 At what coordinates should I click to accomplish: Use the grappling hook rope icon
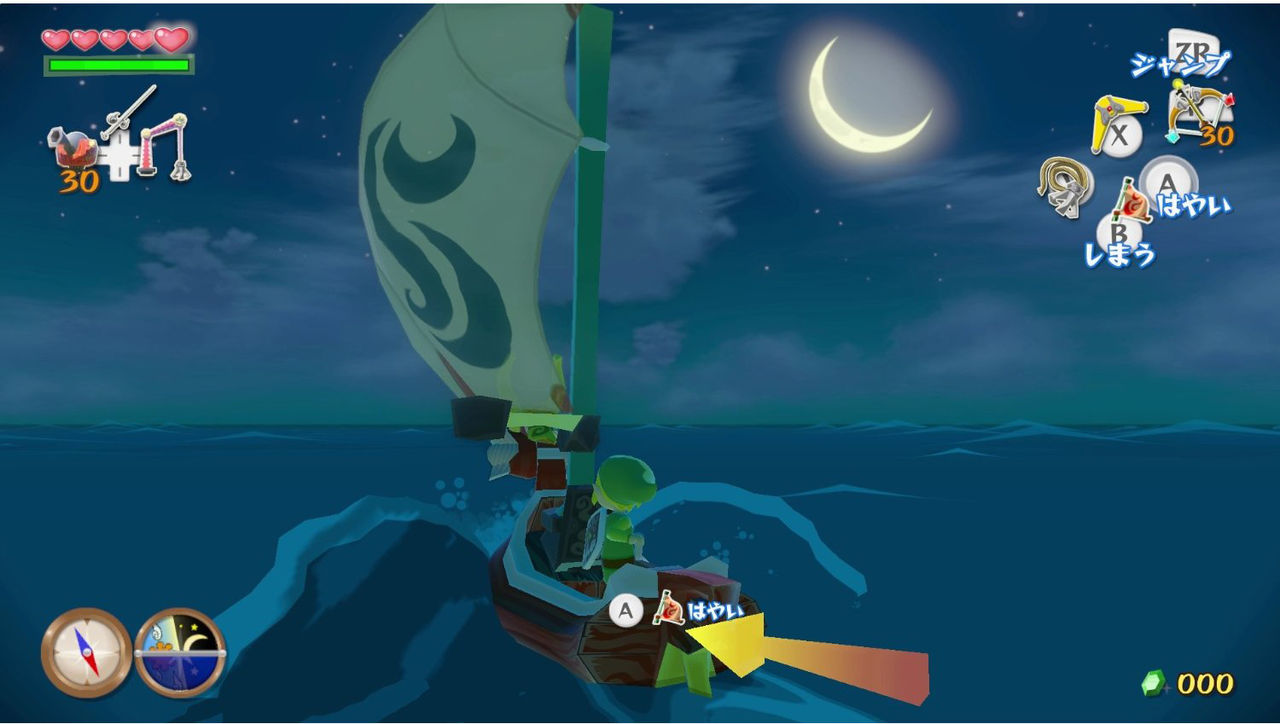[1060, 186]
